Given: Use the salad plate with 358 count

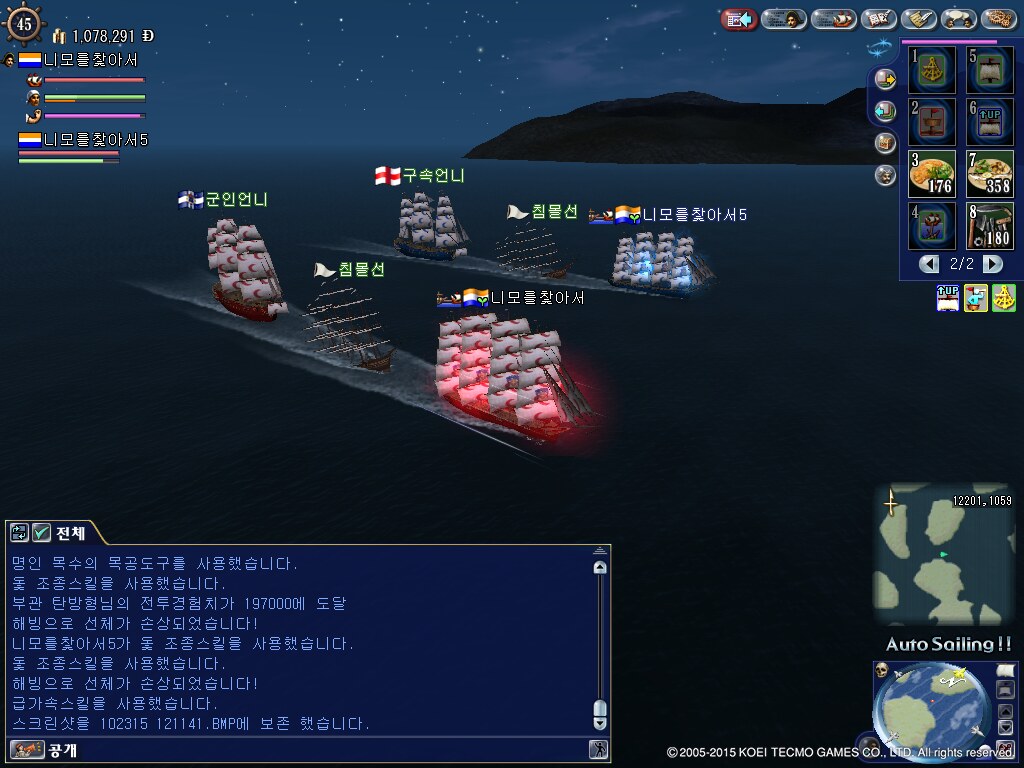Looking at the screenshot, I should click(x=989, y=174).
